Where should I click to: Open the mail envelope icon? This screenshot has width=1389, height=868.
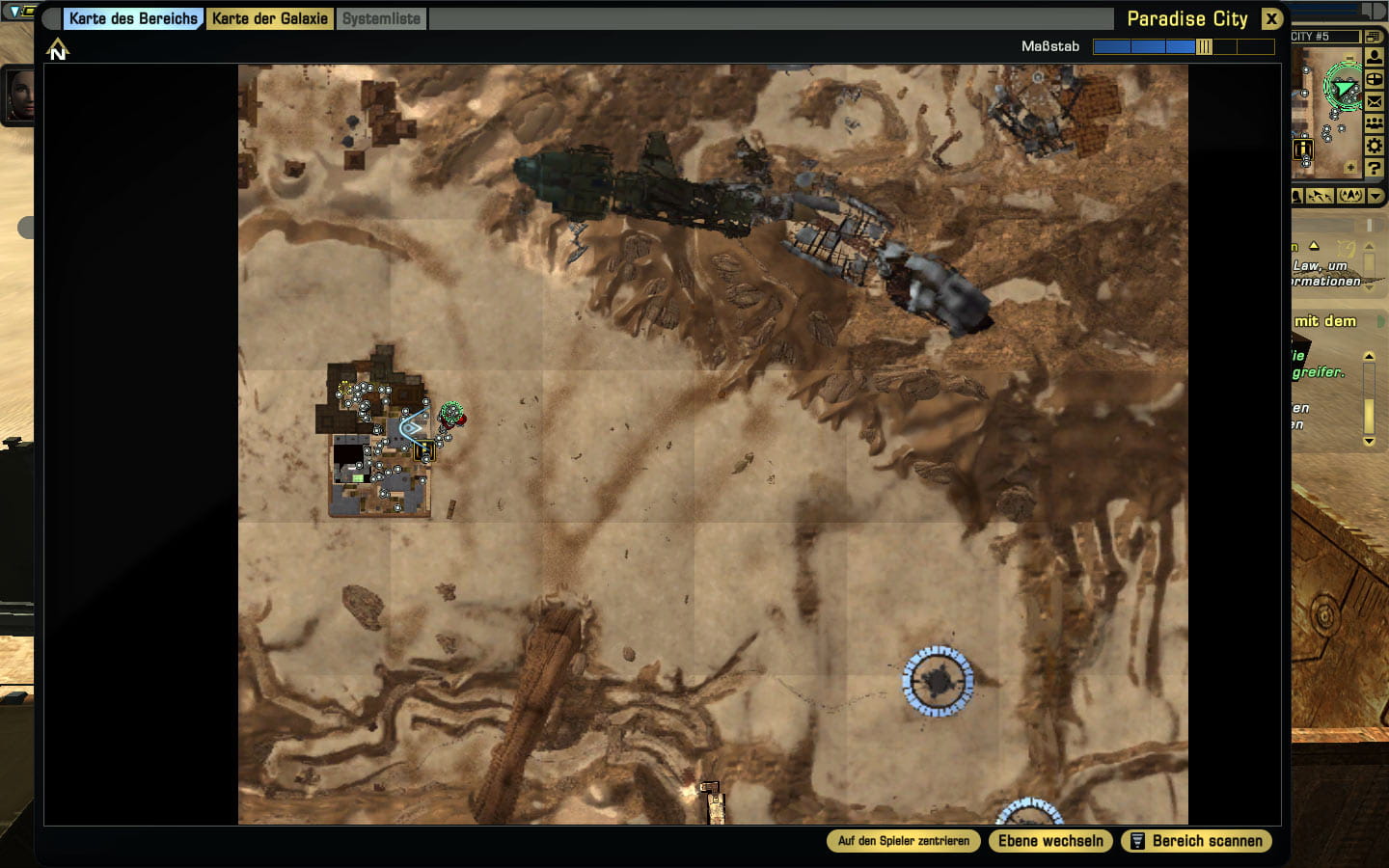1375,101
